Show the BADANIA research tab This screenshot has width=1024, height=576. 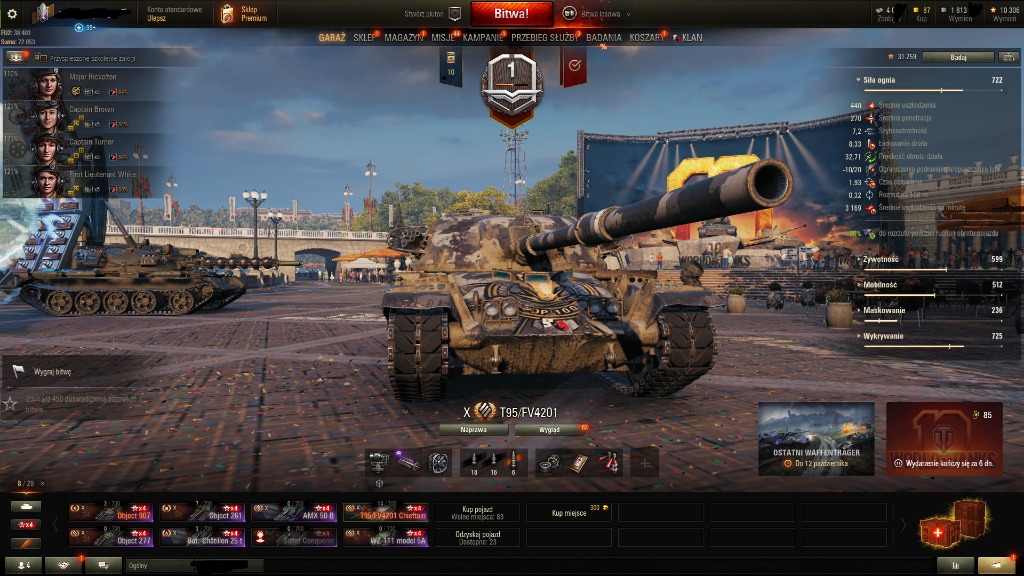(603, 38)
